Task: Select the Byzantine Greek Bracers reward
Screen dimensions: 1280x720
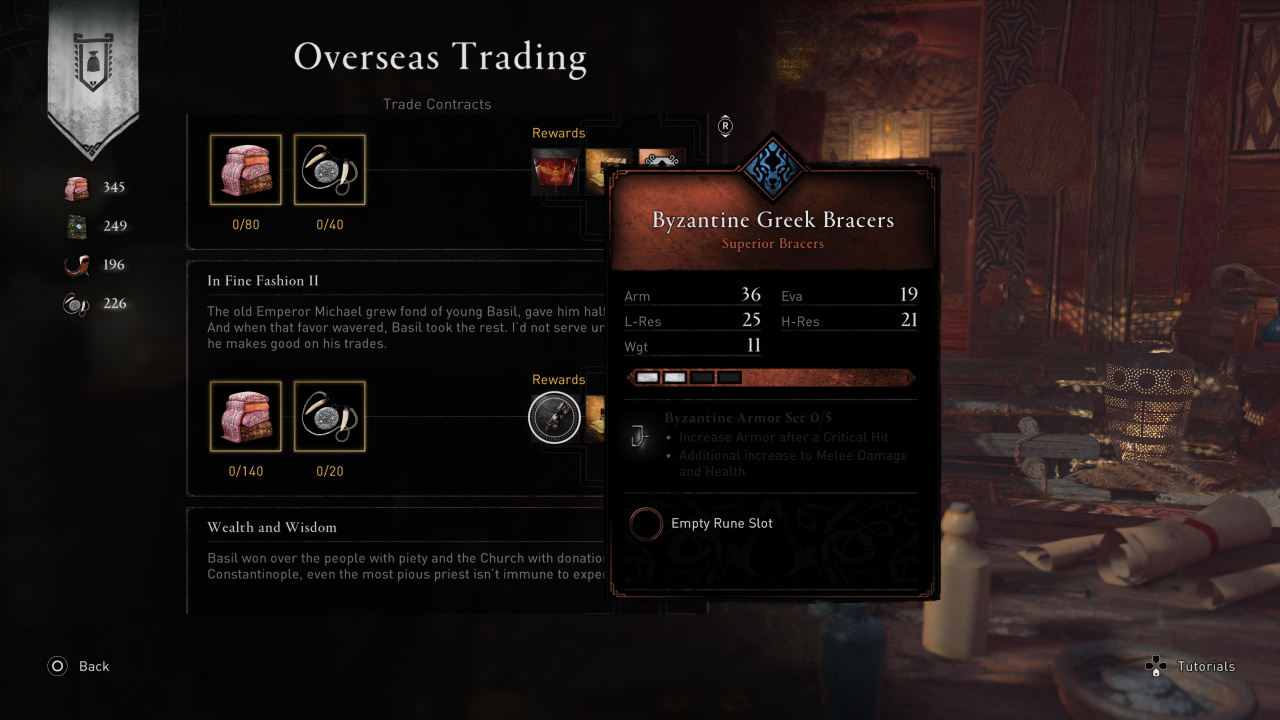Action: 554,417
